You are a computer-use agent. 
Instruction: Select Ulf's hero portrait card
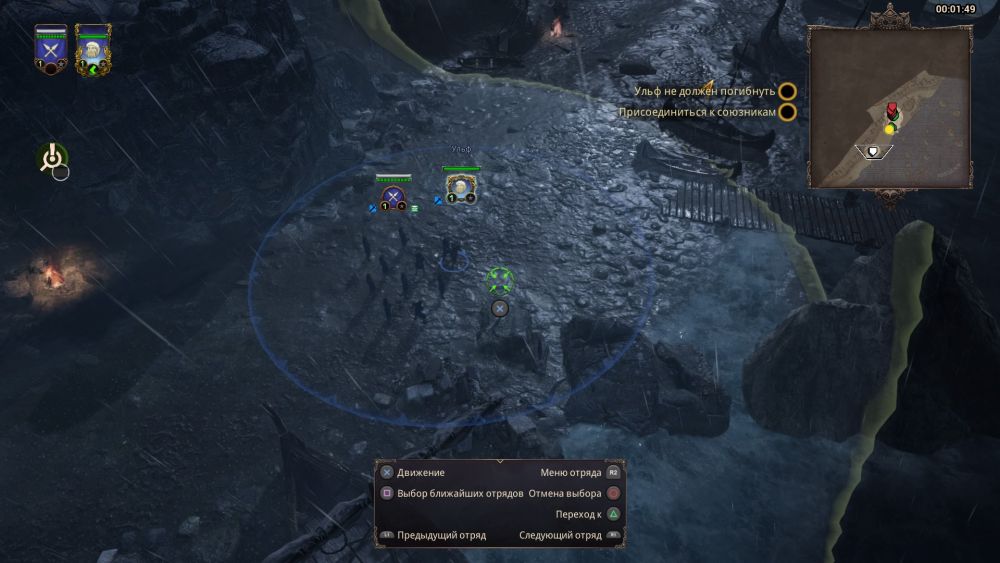click(x=92, y=50)
